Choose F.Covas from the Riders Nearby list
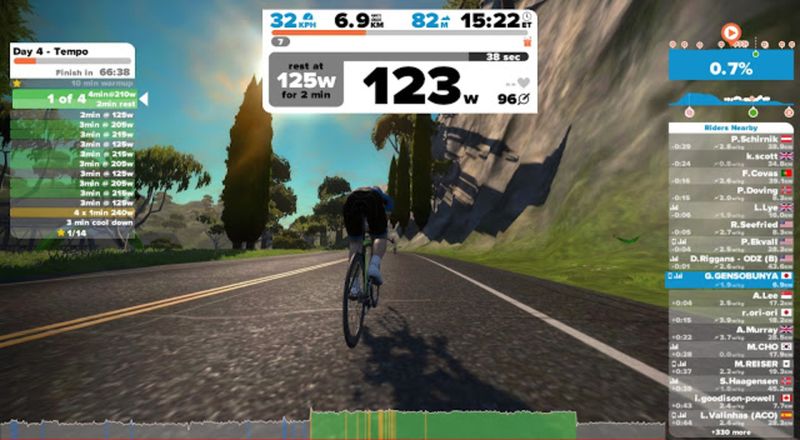Viewport: 800px width, 440px height. point(730,176)
